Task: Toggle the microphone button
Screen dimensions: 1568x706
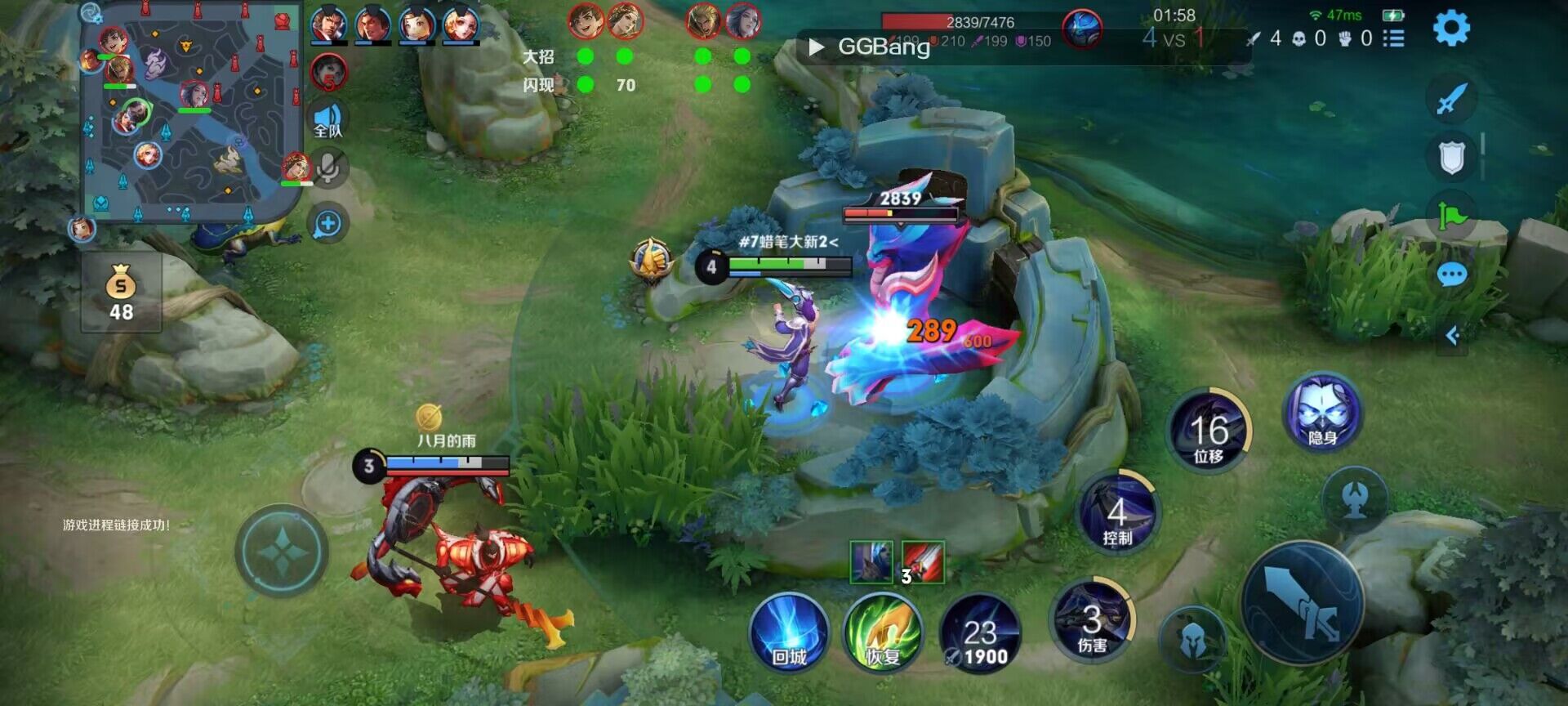Action: [x=328, y=169]
